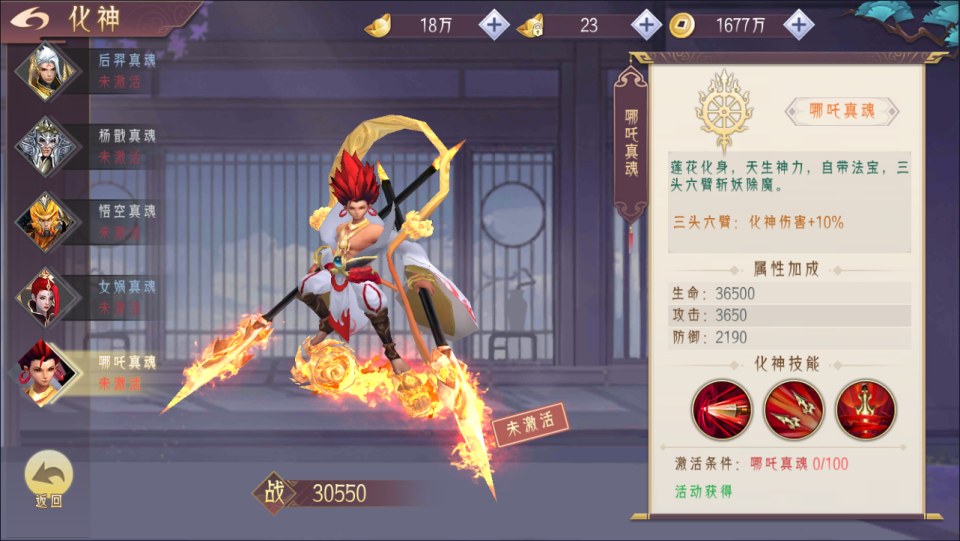
Task: Add copper coins with the plus button
Action: point(798,25)
